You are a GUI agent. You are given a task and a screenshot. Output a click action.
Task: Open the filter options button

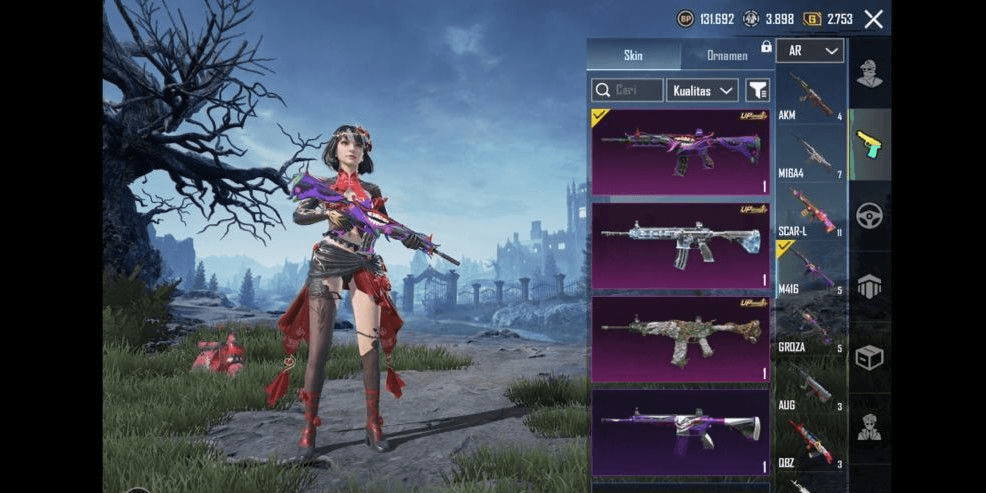click(x=757, y=90)
